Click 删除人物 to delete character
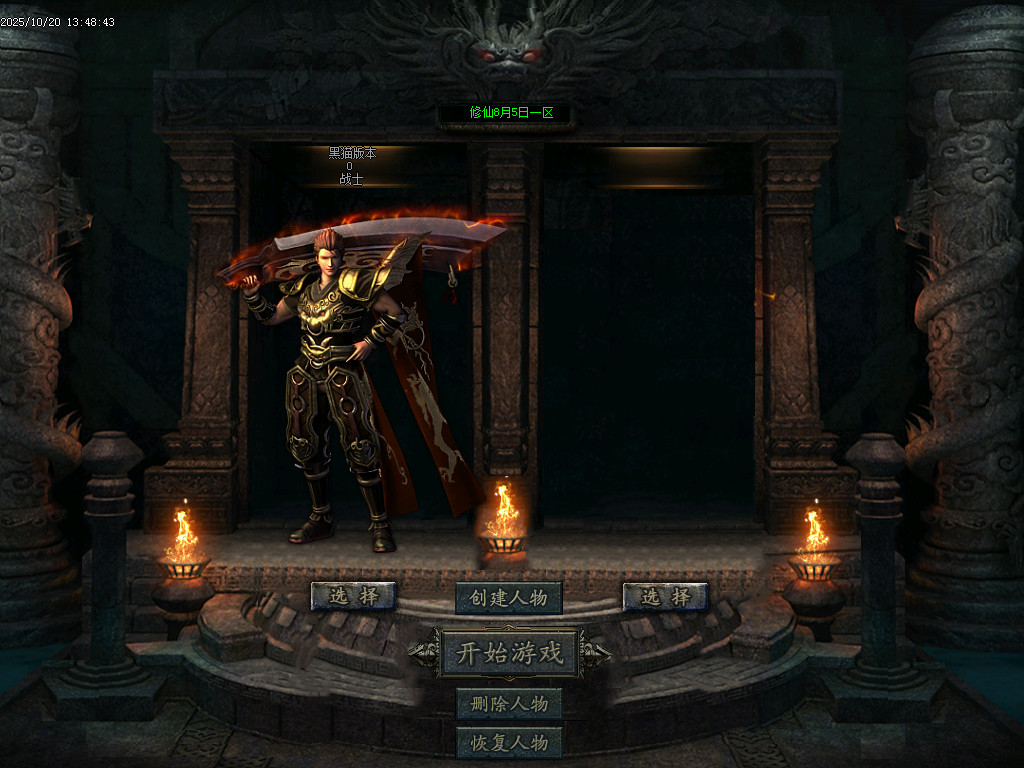 [509, 703]
